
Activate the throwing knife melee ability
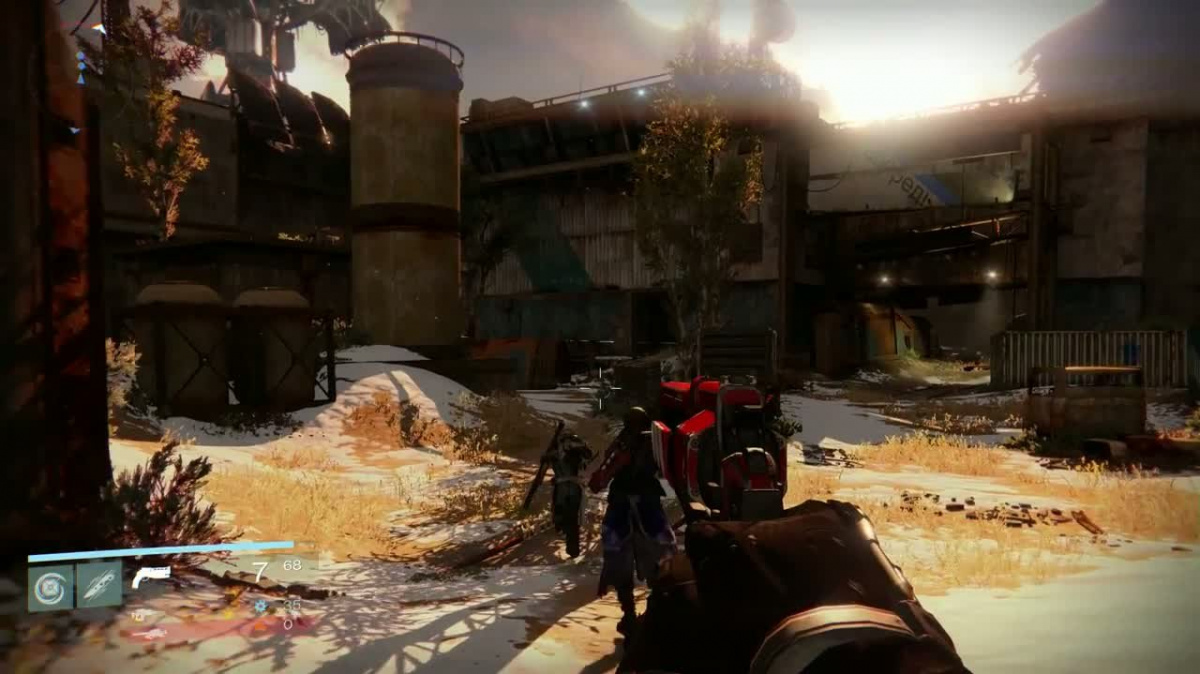(99, 586)
